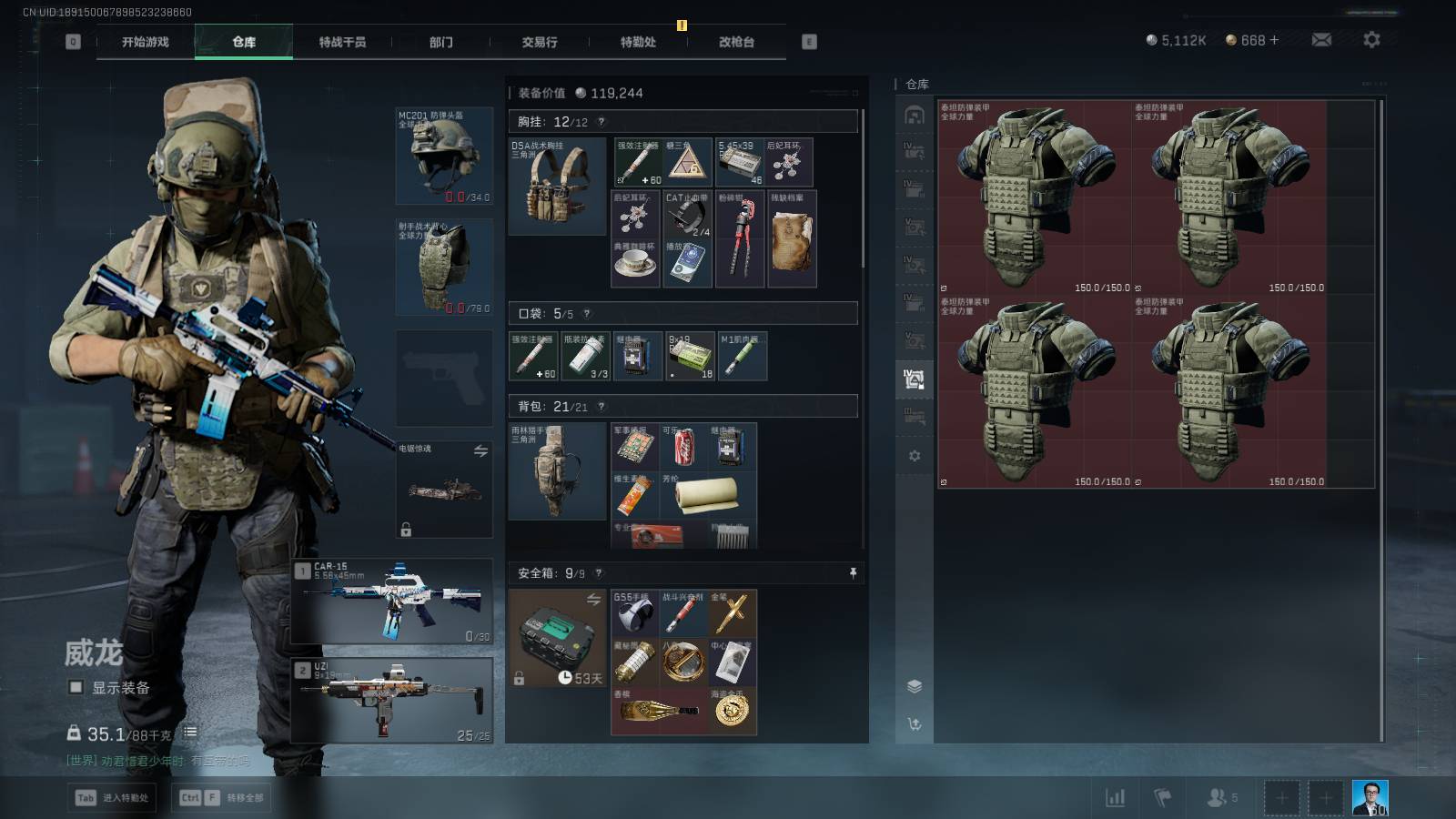Screen dimensions: 1456x819
Task: Select the 特勤处 tab
Action: (638, 42)
